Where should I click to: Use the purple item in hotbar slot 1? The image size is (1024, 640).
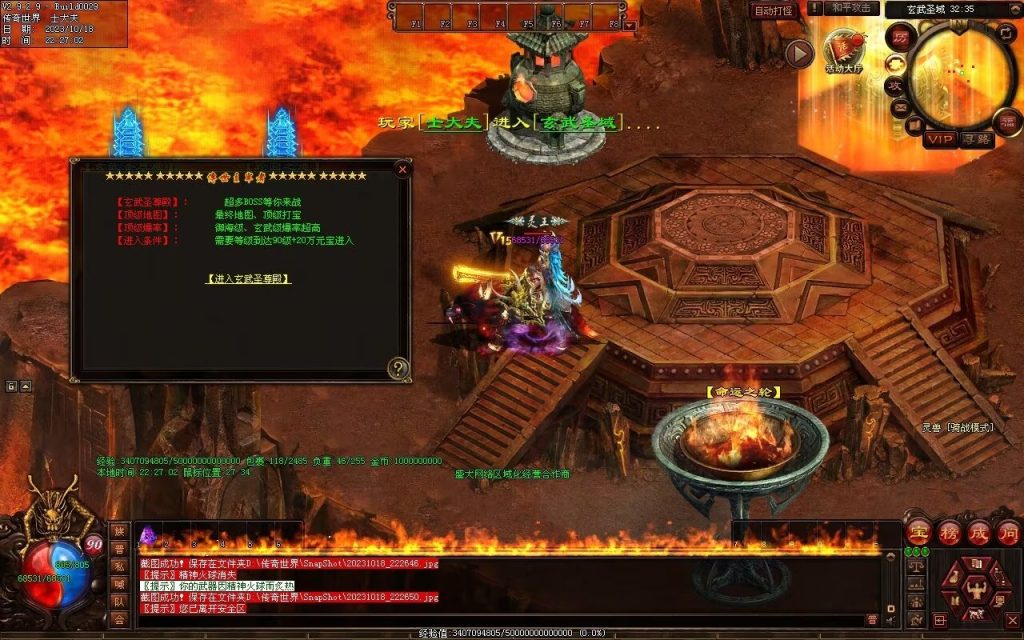148,534
